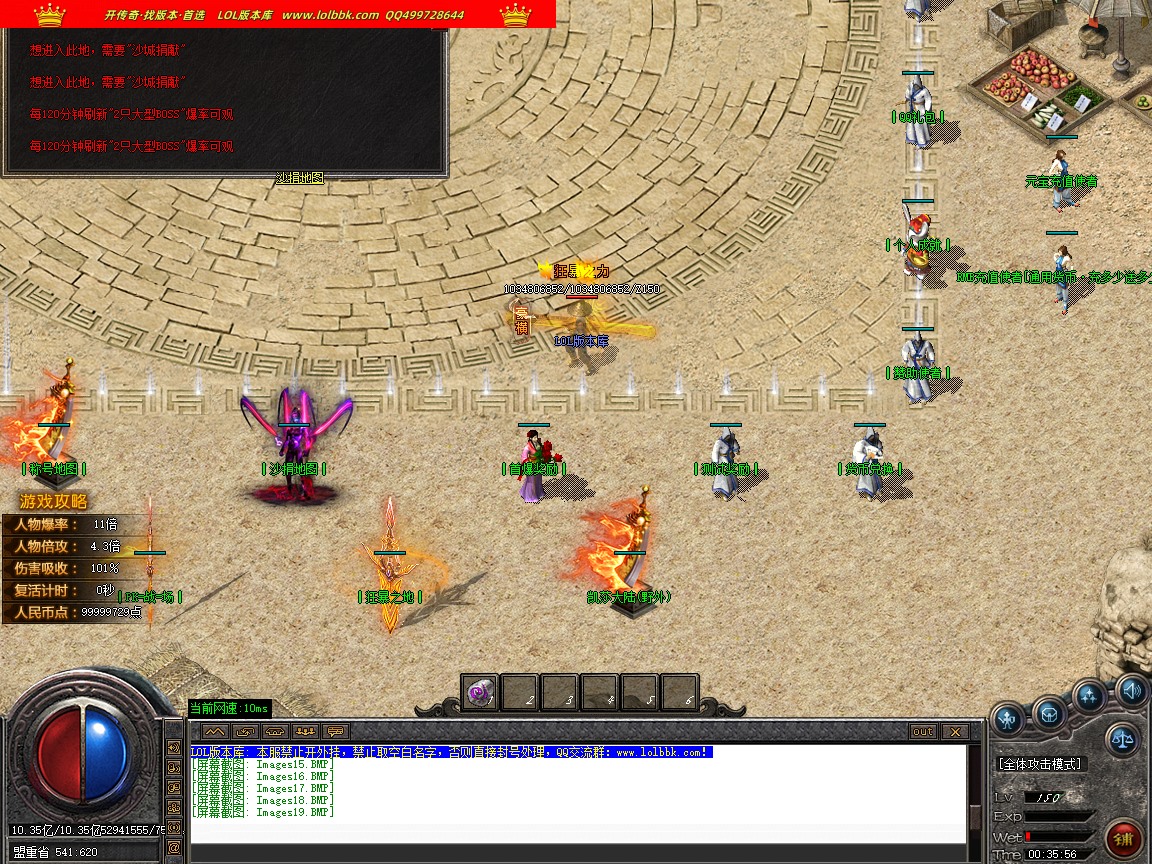Click the 'out' button on chat bar
Screen dimensions: 1152x864
(x=923, y=732)
